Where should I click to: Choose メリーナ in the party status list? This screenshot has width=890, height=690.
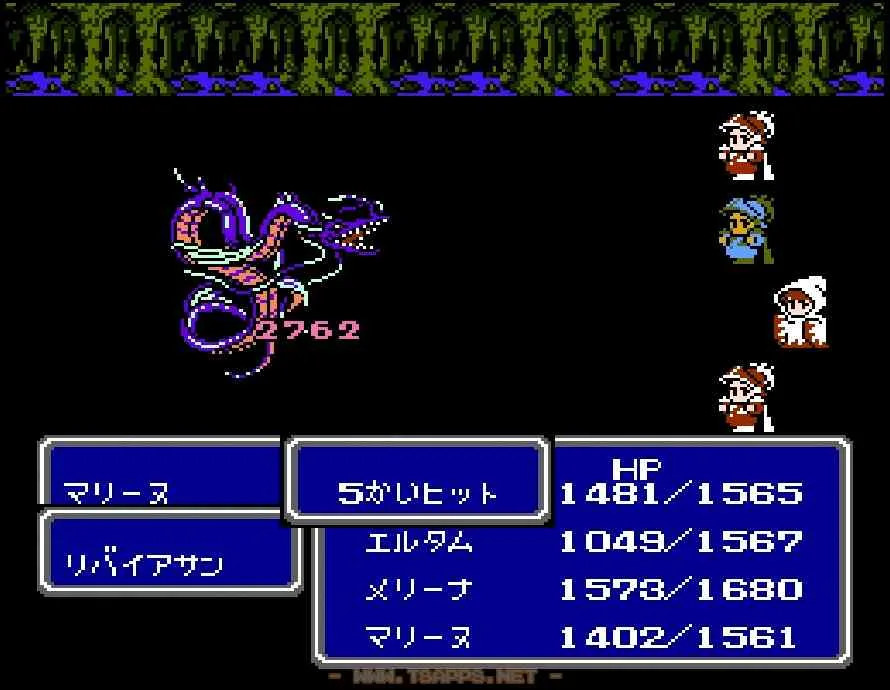(419, 590)
